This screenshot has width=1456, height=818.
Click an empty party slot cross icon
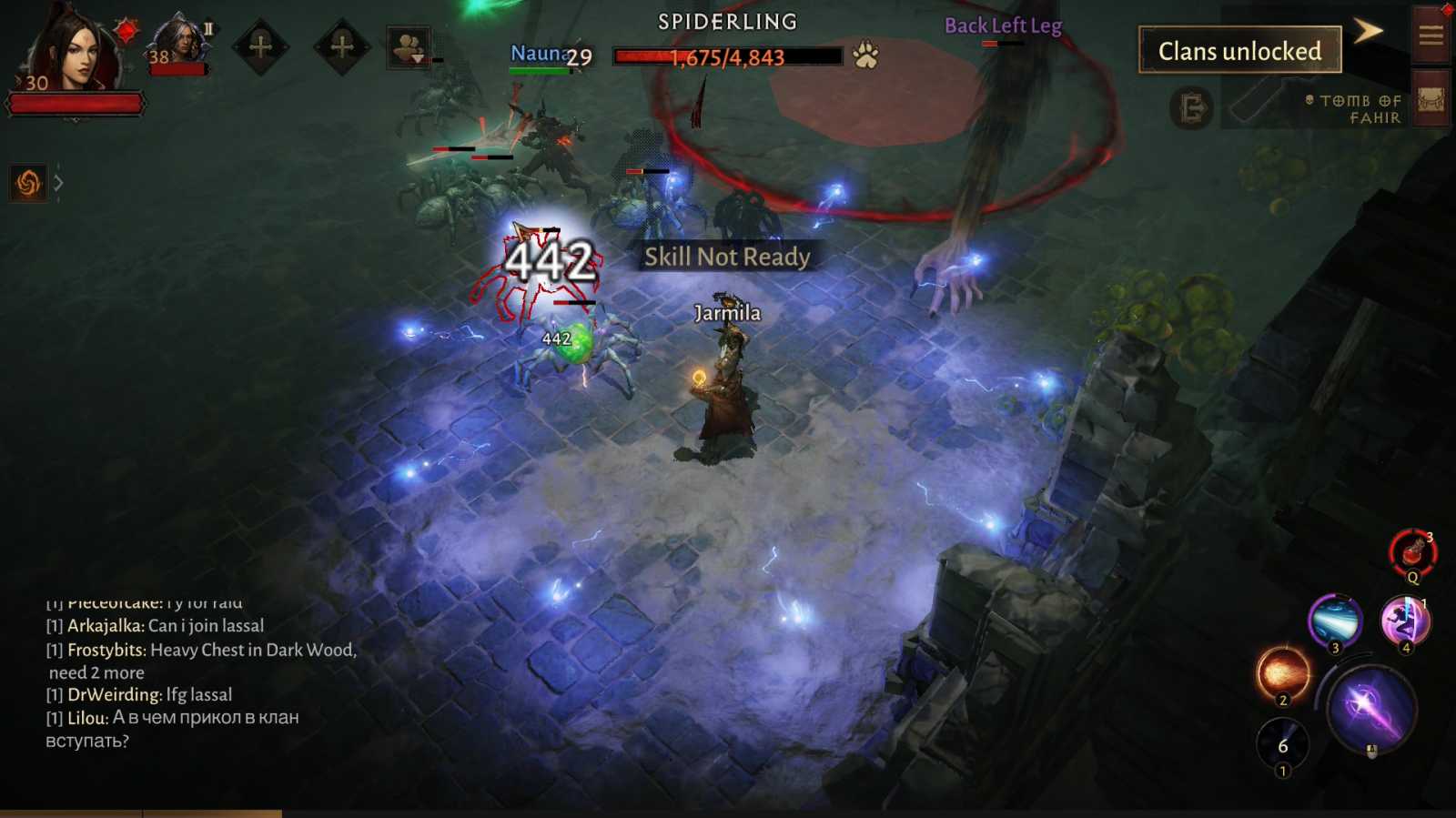pos(262,45)
